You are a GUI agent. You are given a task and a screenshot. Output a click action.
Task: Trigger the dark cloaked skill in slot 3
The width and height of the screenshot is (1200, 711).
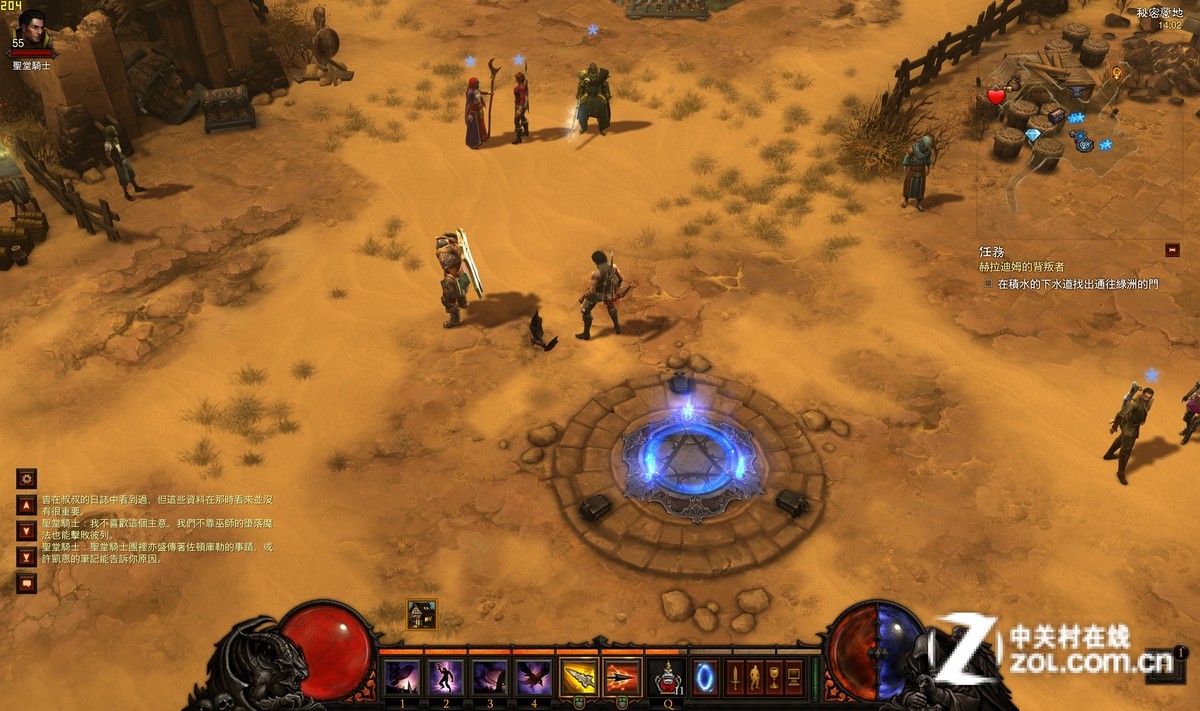click(x=489, y=678)
